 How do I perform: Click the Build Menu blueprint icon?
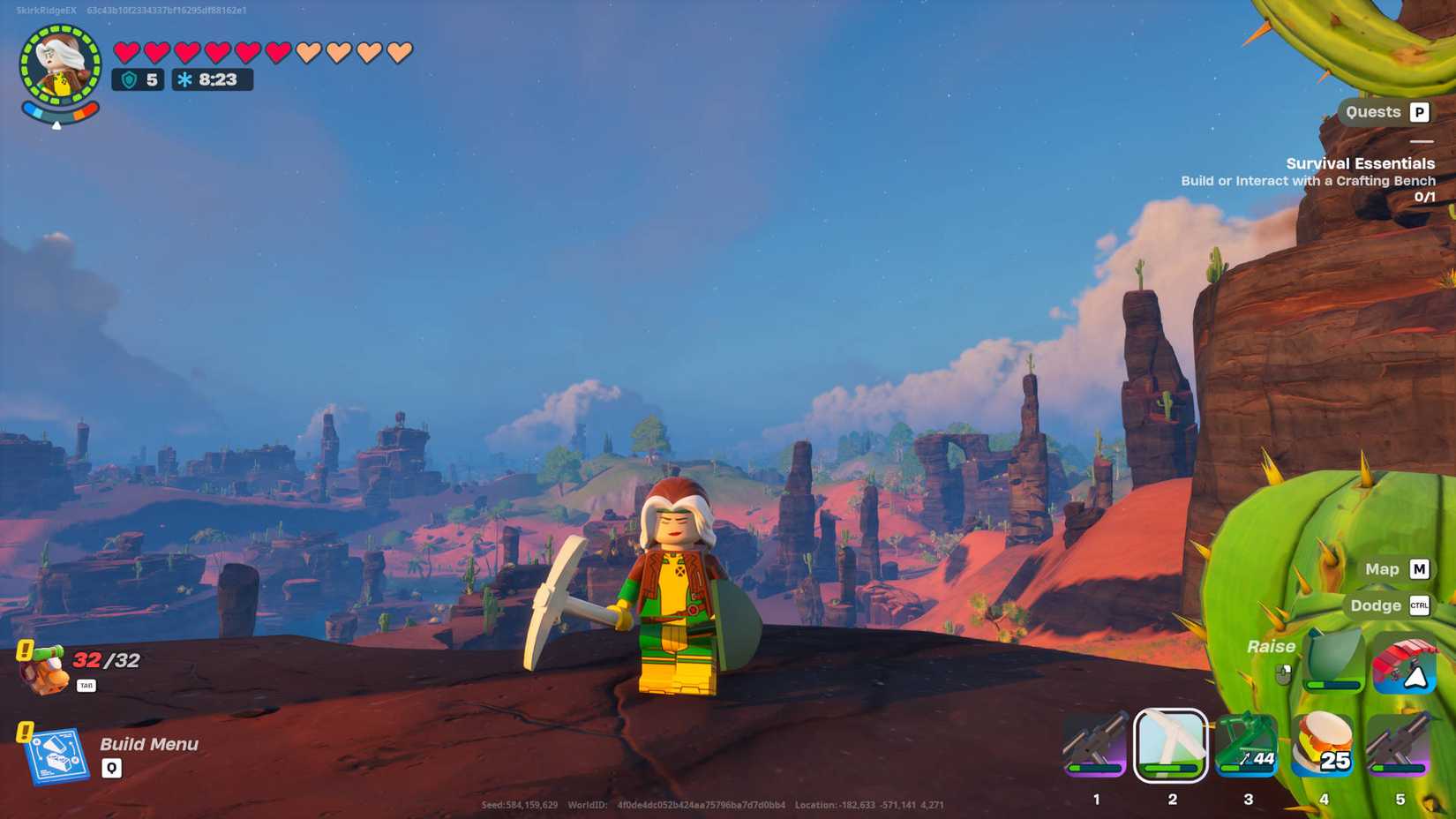tap(60, 756)
